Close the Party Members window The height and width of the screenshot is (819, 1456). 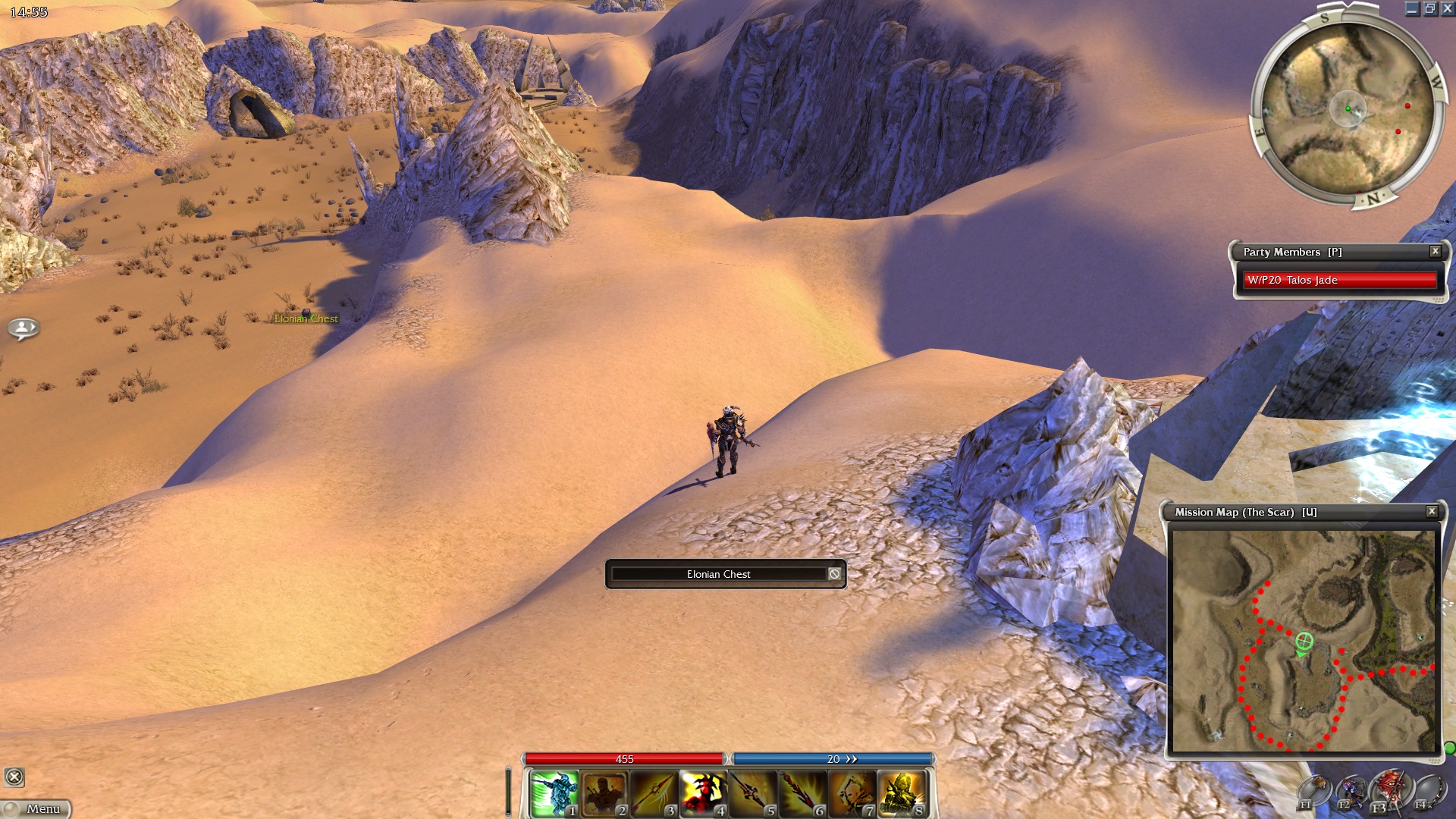click(1435, 251)
